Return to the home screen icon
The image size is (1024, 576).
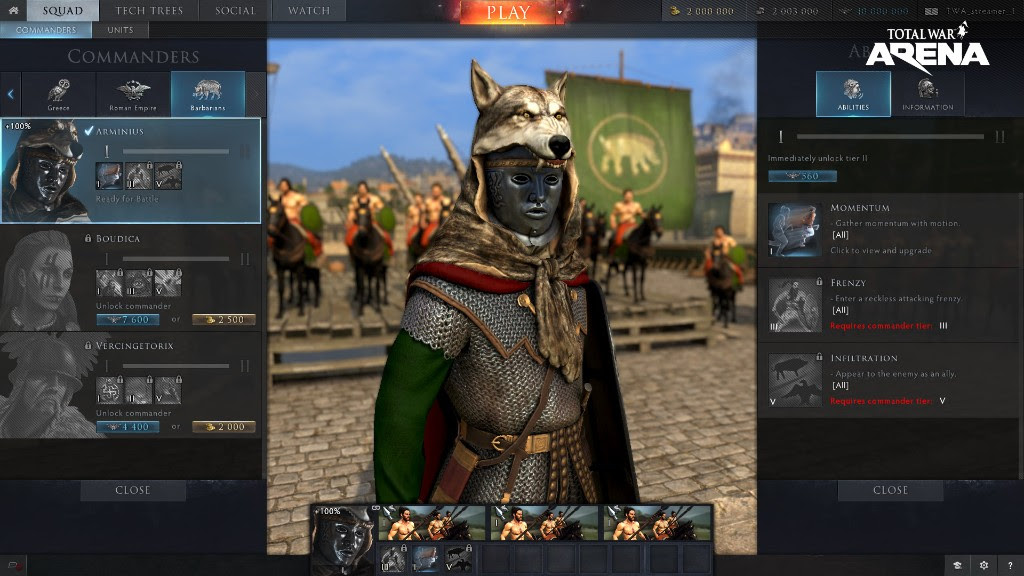click(13, 11)
